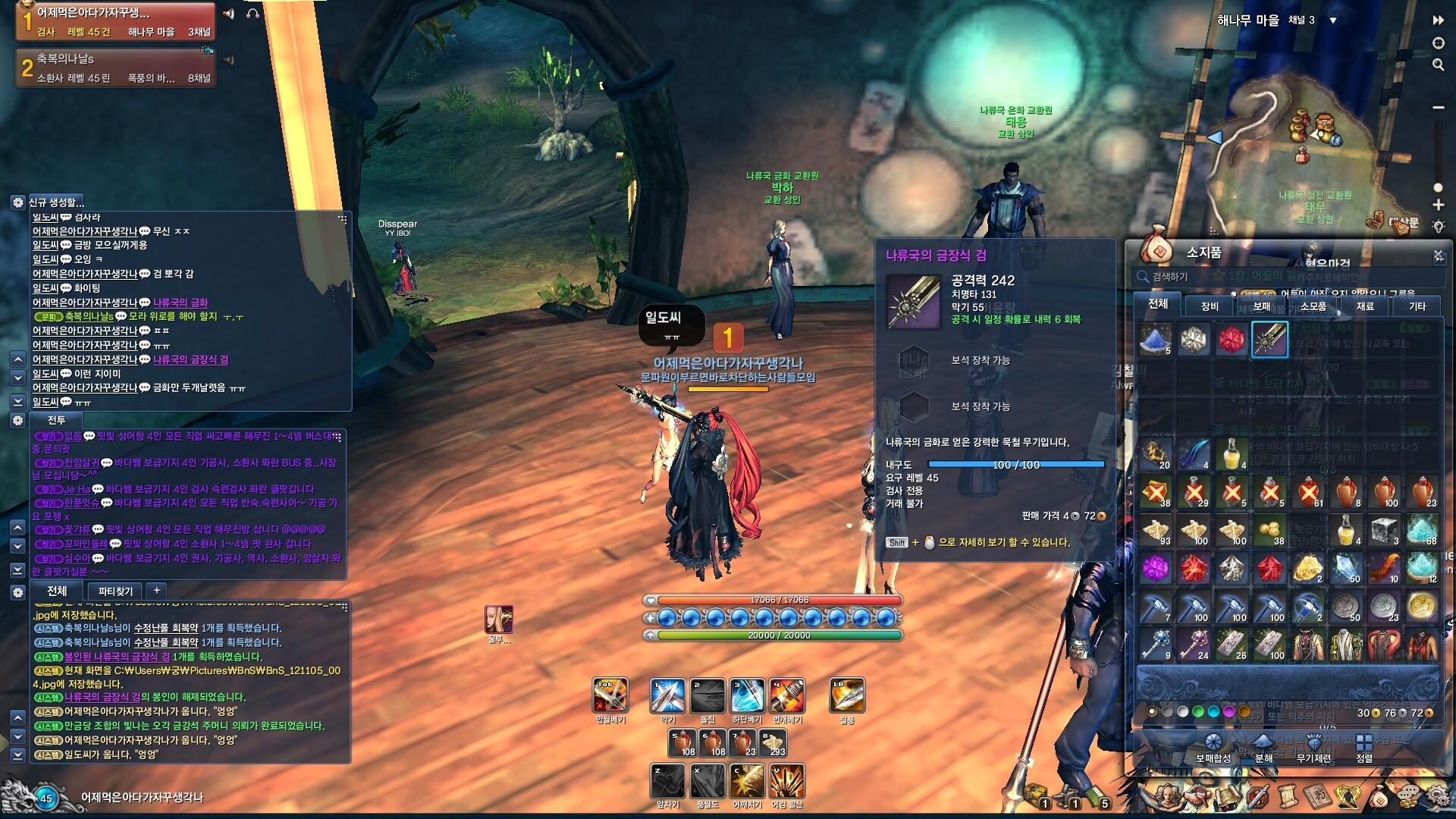Close the 소지품 inventory window
Screen dimensions: 1456x819
(x=1438, y=256)
